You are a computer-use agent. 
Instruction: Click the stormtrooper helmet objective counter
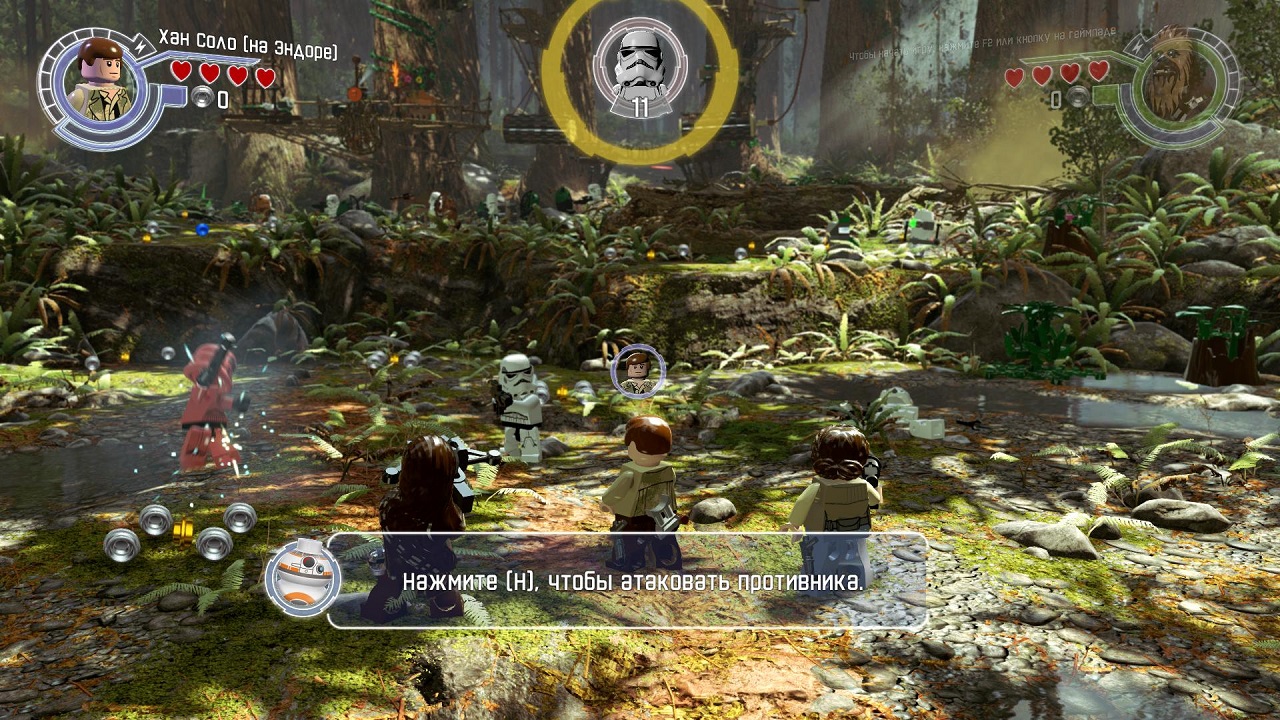pyautogui.click(x=640, y=69)
